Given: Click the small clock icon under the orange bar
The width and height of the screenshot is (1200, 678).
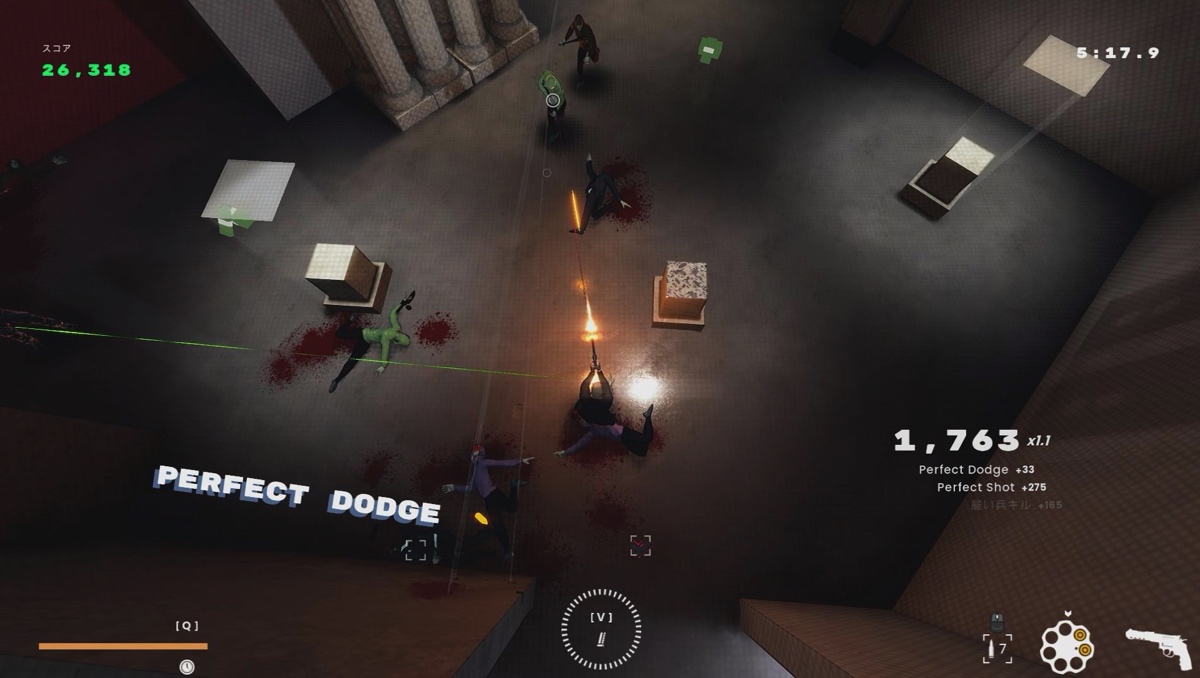Looking at the screenshot, I should point(187,665).
